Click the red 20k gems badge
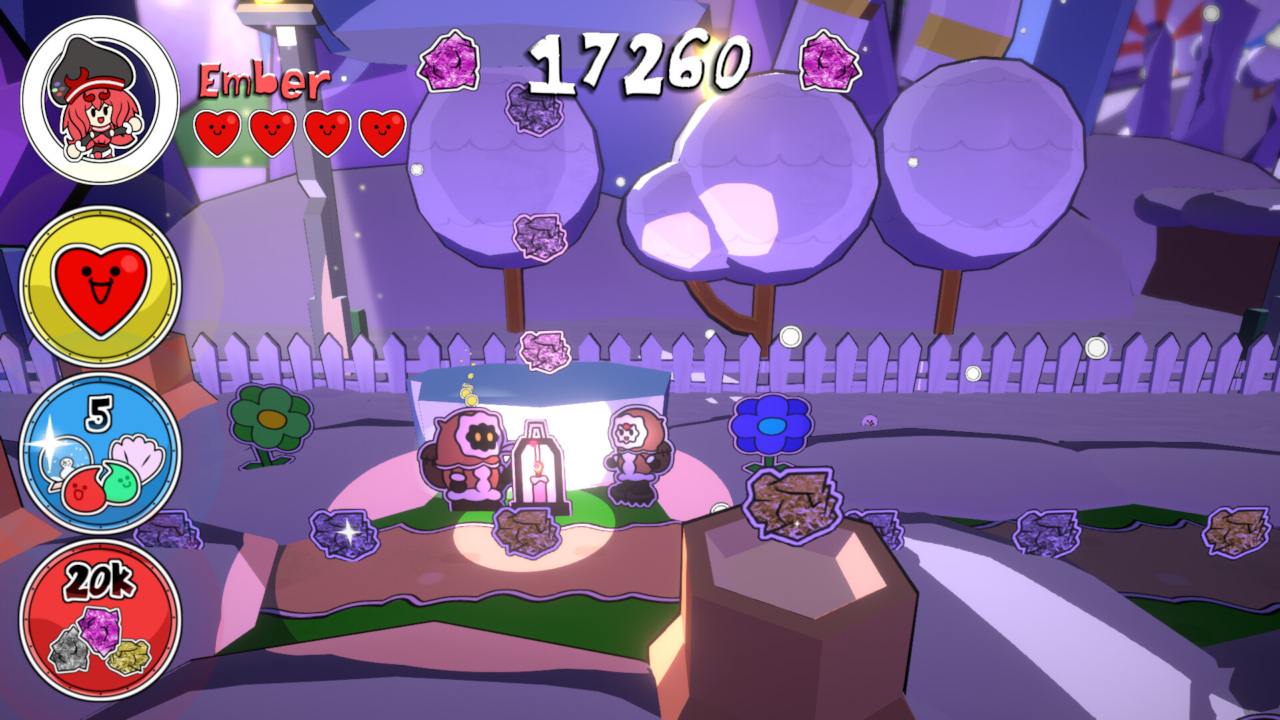This screenshot has height=720, width=1280. [x=100, y=615]
